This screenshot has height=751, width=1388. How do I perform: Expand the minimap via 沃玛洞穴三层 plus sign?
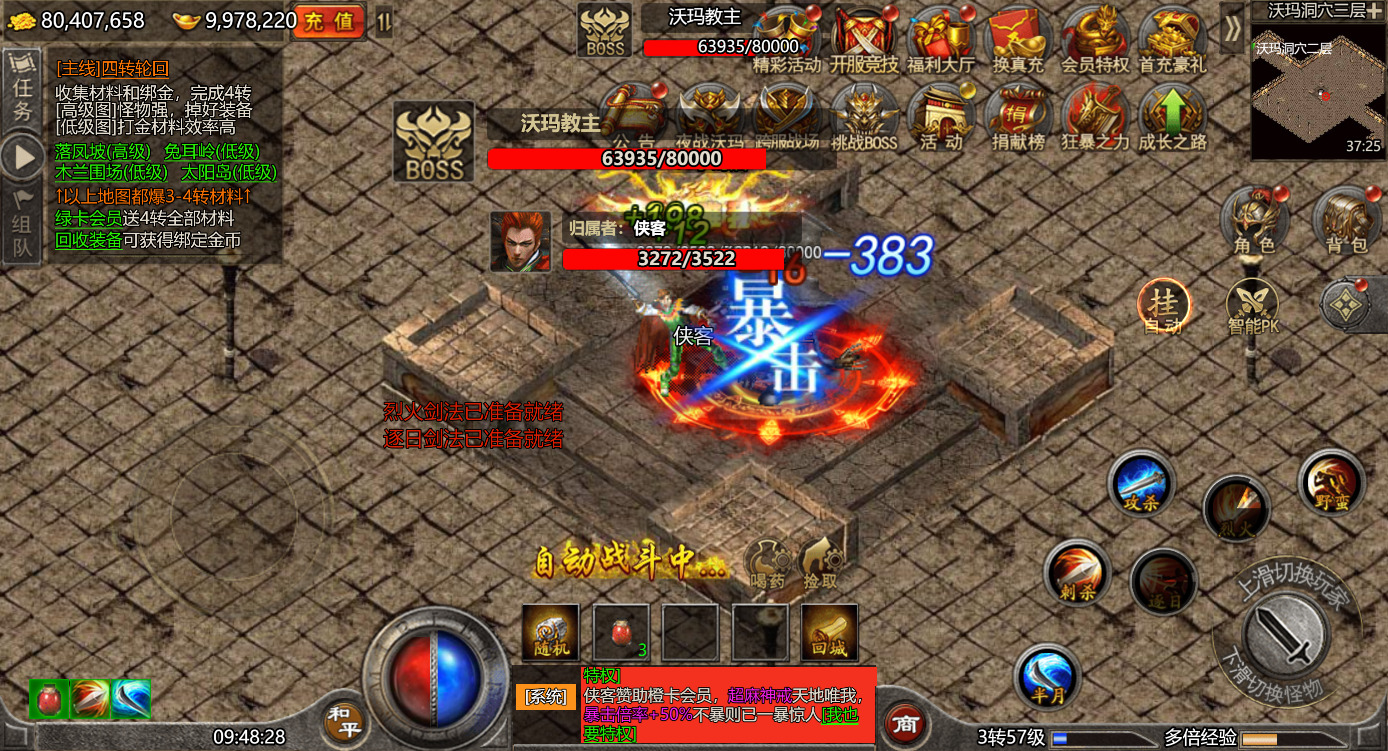click(1375, 12)
